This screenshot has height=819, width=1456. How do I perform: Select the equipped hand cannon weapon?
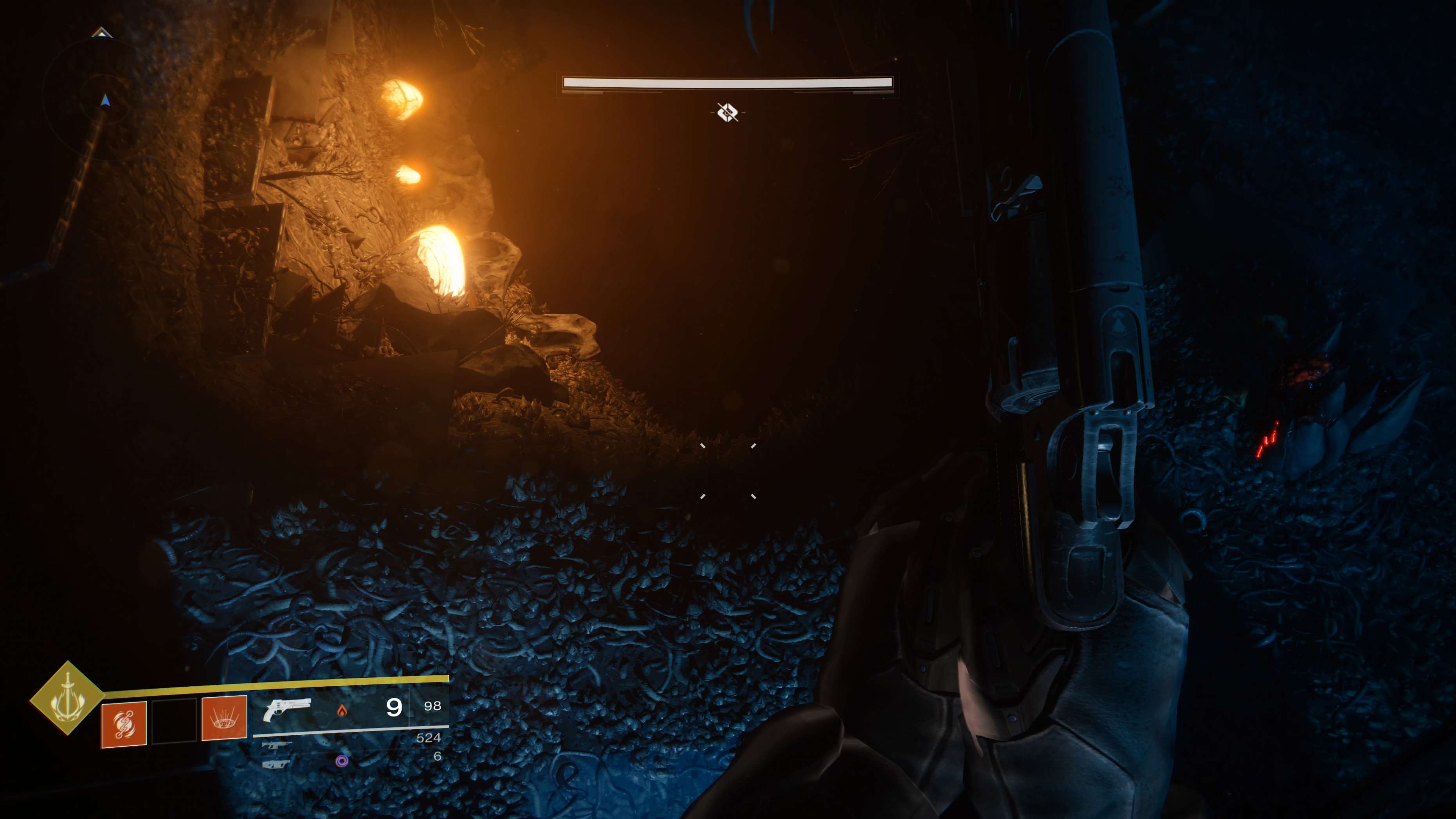click(287, 710)
